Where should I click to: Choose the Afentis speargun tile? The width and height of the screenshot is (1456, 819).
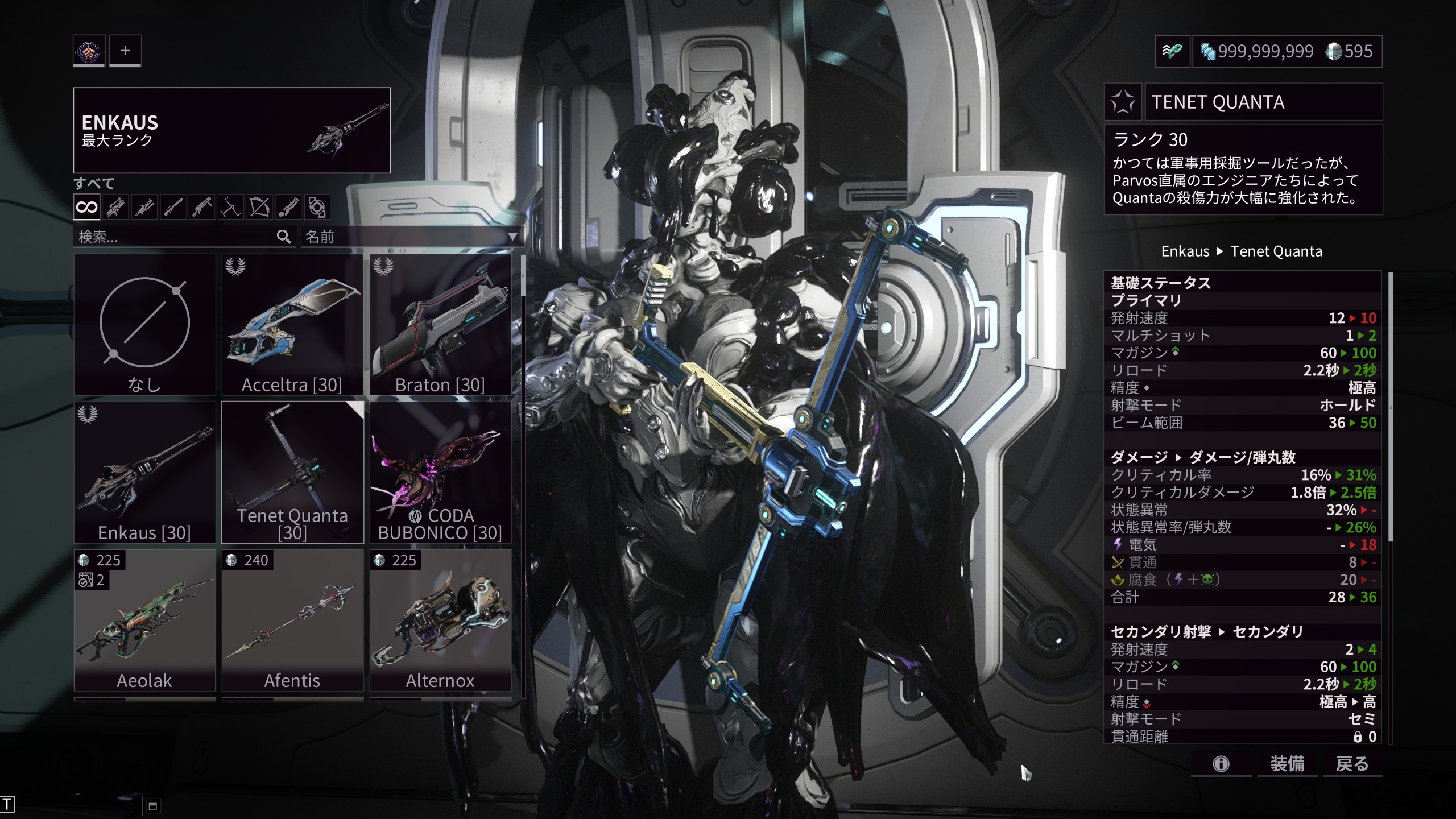coord(292,621)
